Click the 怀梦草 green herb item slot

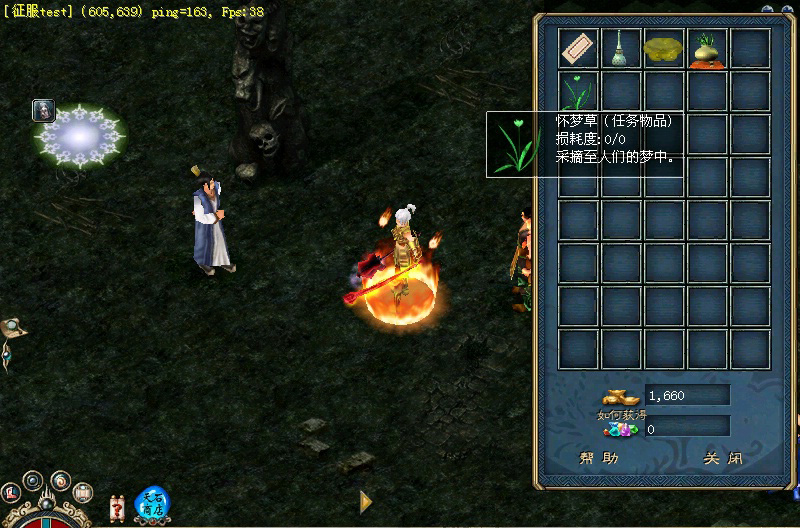tap(579, 91)
